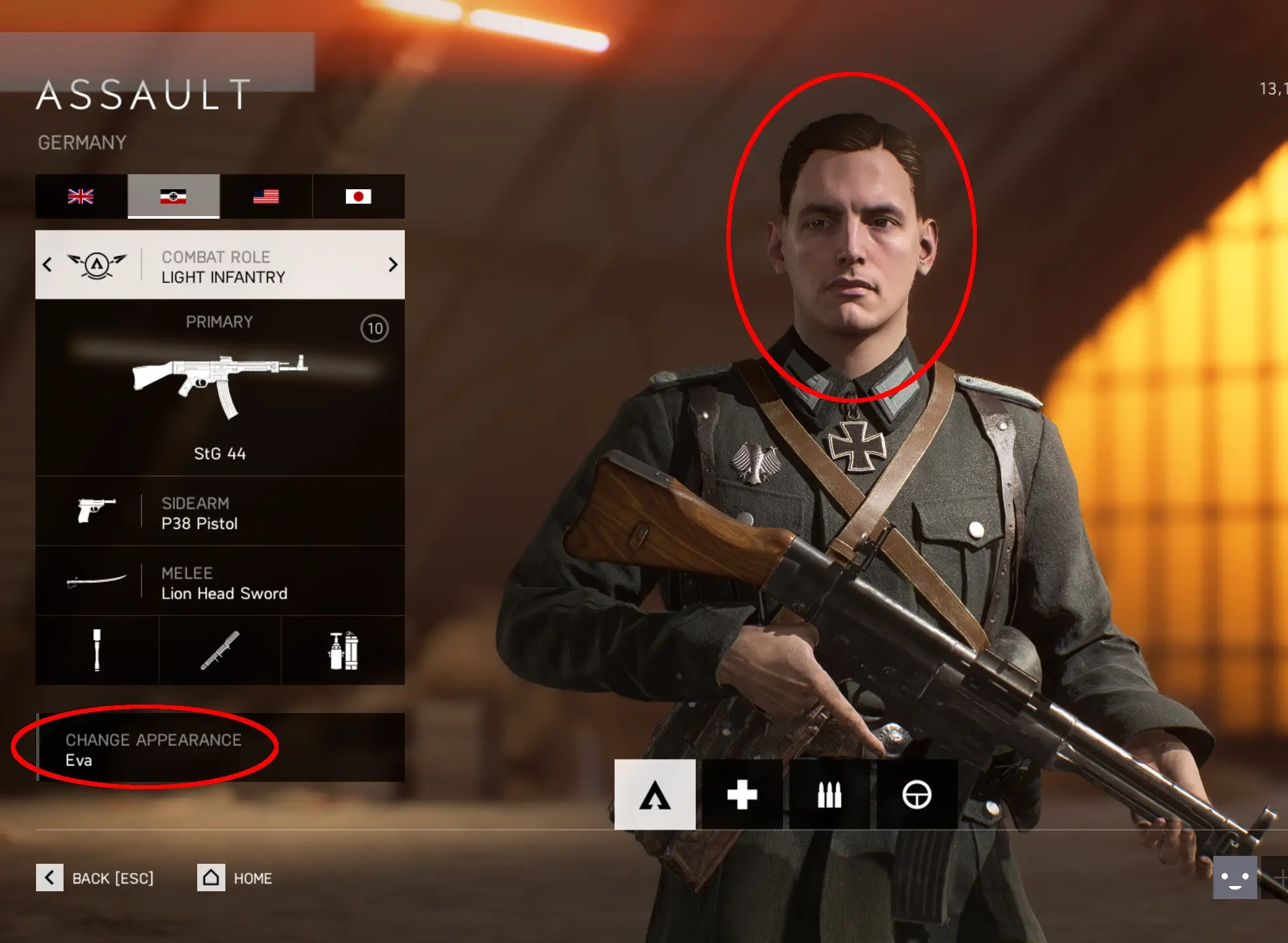Choose the United States flag tab

coord(266,196)
